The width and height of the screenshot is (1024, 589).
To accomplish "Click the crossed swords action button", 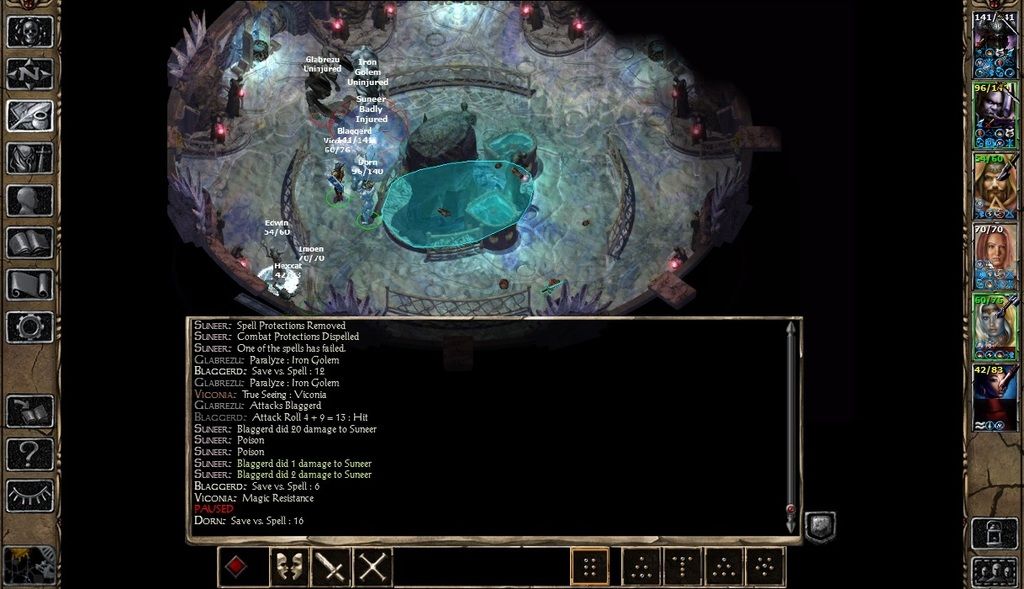I will point(373,568).
